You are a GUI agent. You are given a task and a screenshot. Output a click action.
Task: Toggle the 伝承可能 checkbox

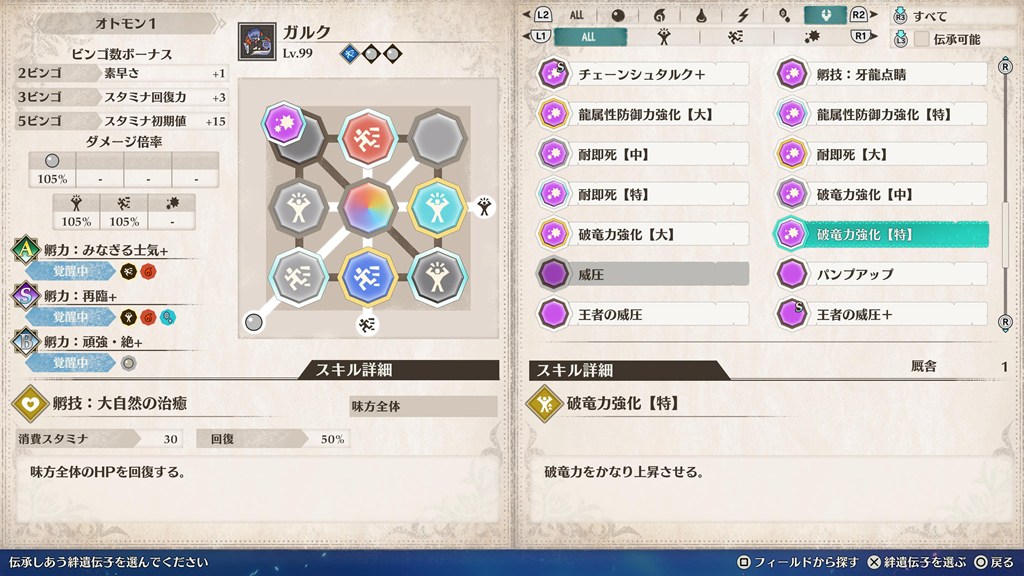(x=921, y=39)
